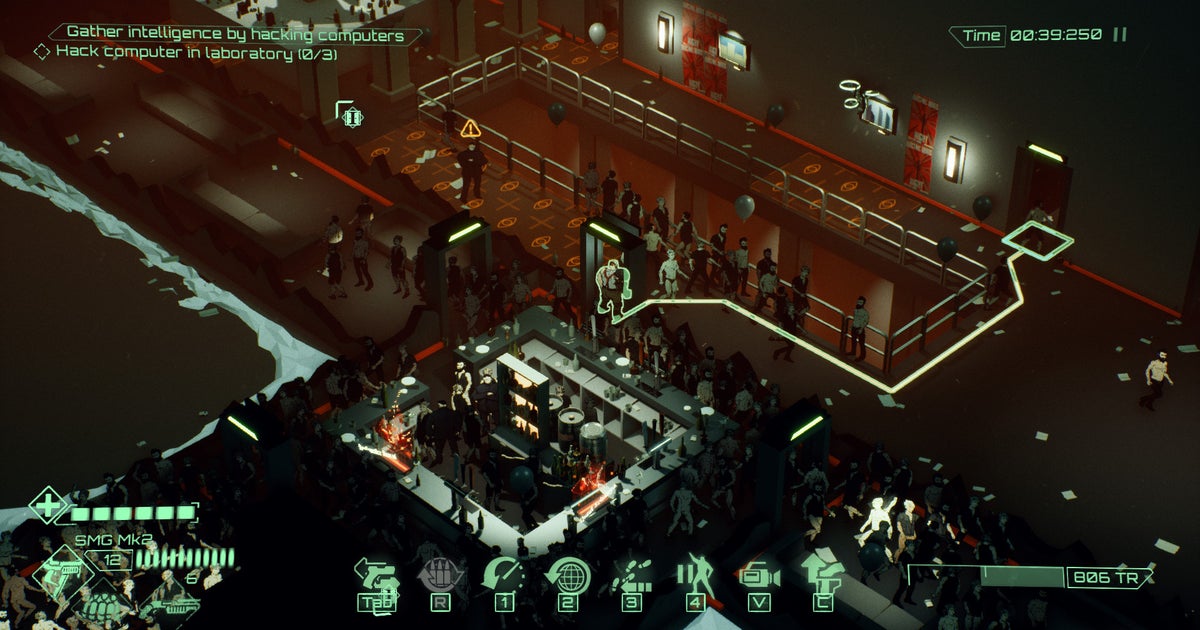
Task: Click the elevator objective marker
Action: 350,116
